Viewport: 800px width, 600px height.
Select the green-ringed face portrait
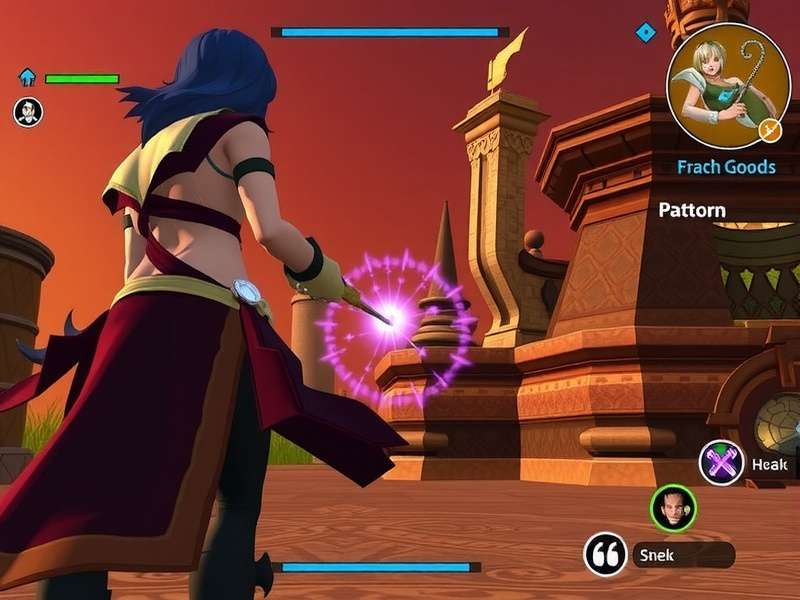click(673, 508)
